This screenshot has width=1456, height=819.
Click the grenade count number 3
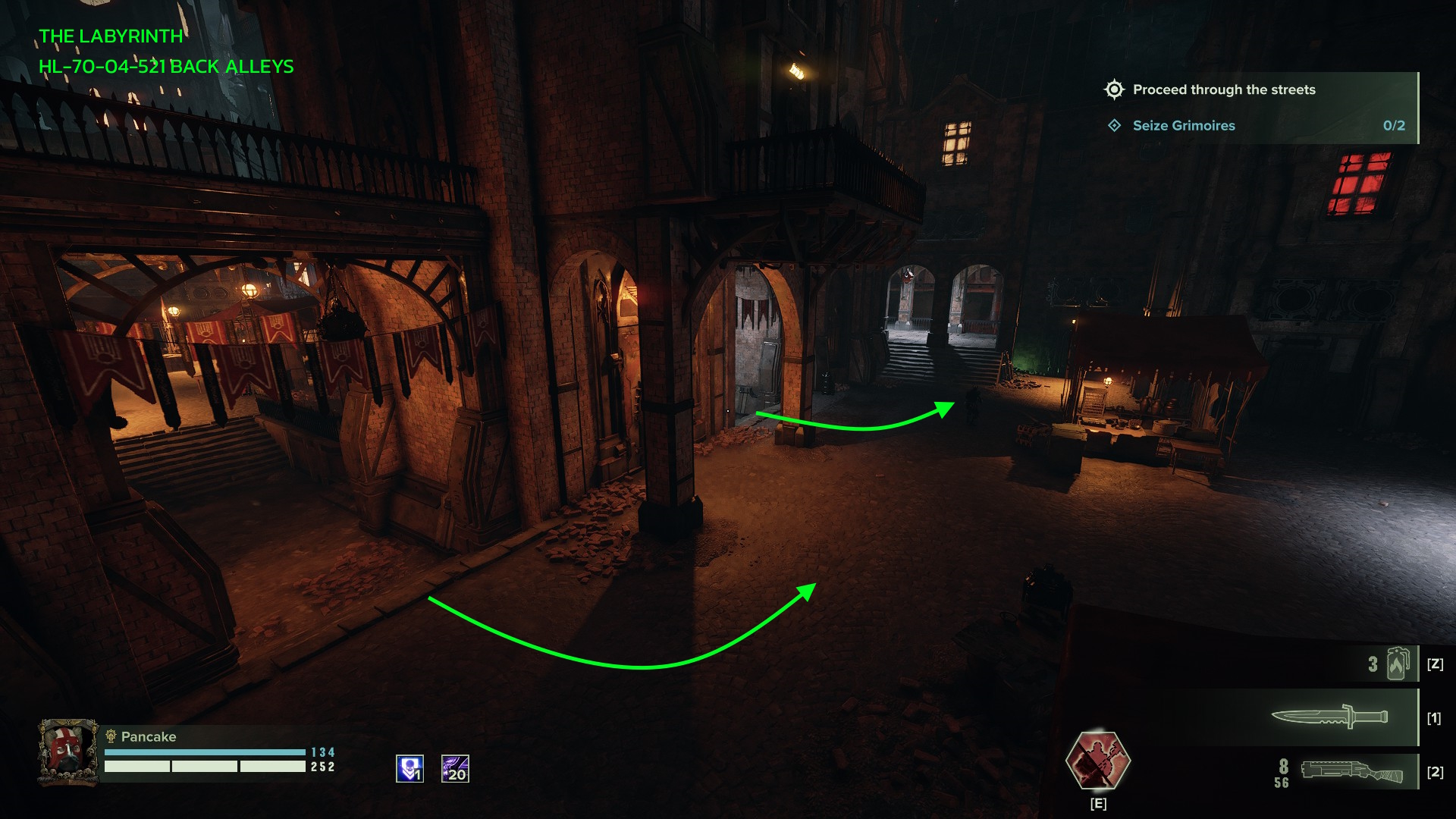click(x=1374, y=663)
